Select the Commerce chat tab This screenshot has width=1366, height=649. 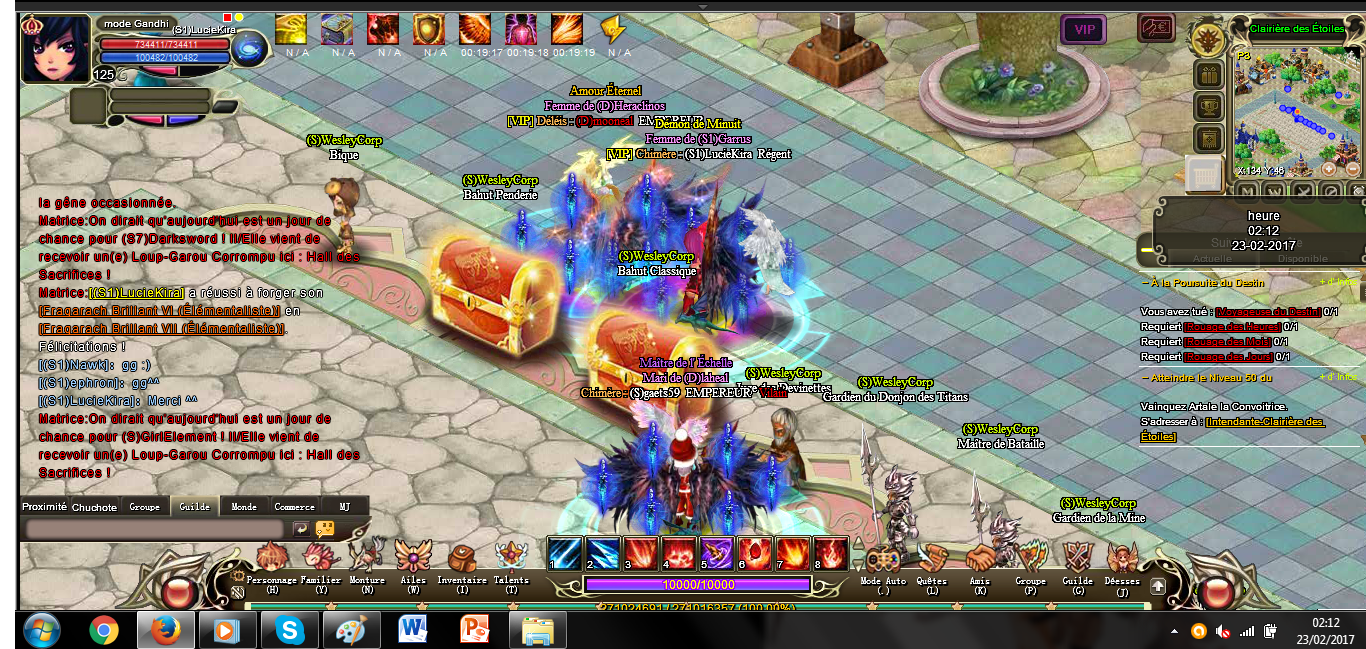[x=294, y=507]
